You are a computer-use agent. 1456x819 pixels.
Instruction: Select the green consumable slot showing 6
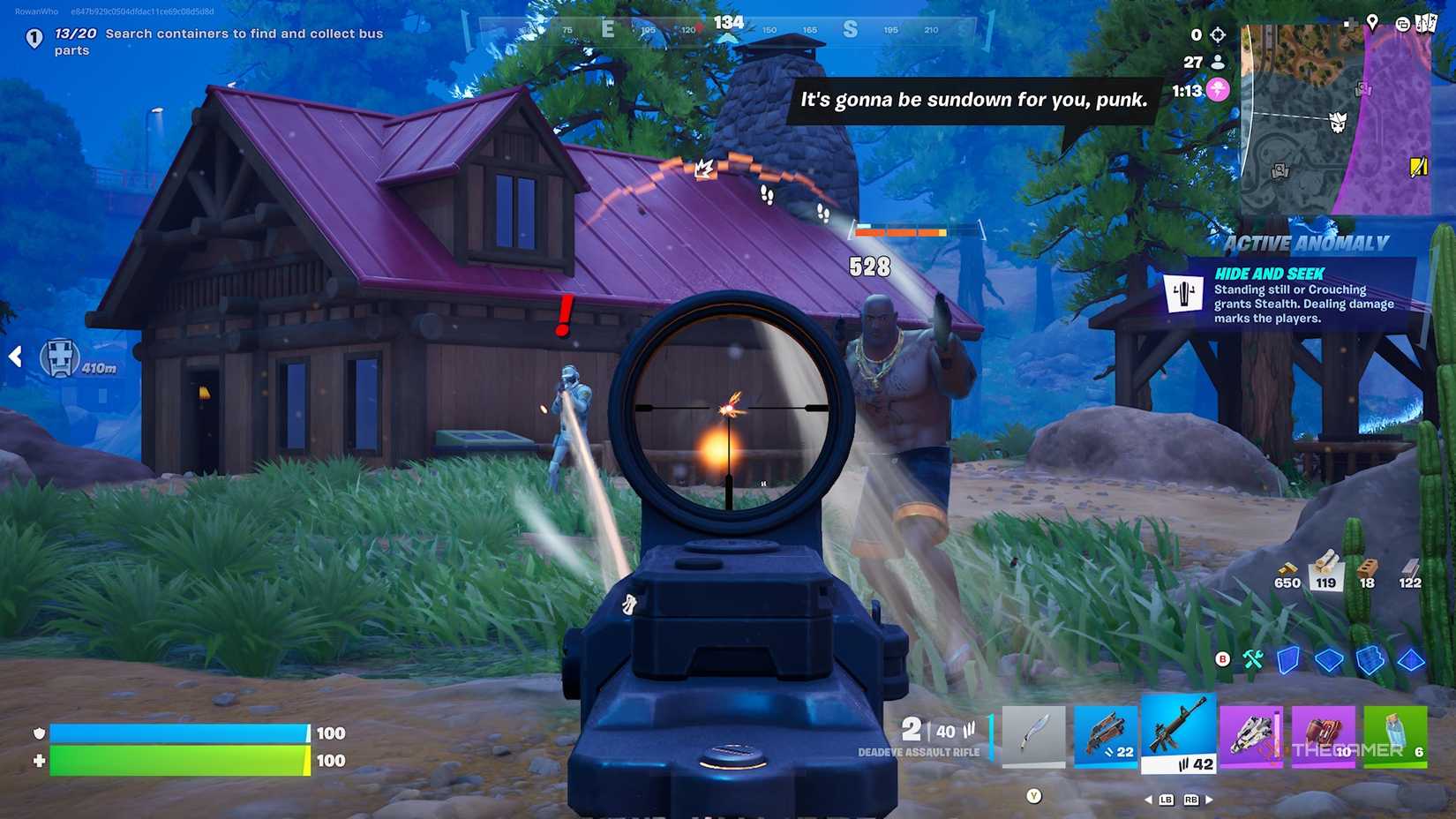1396,734
